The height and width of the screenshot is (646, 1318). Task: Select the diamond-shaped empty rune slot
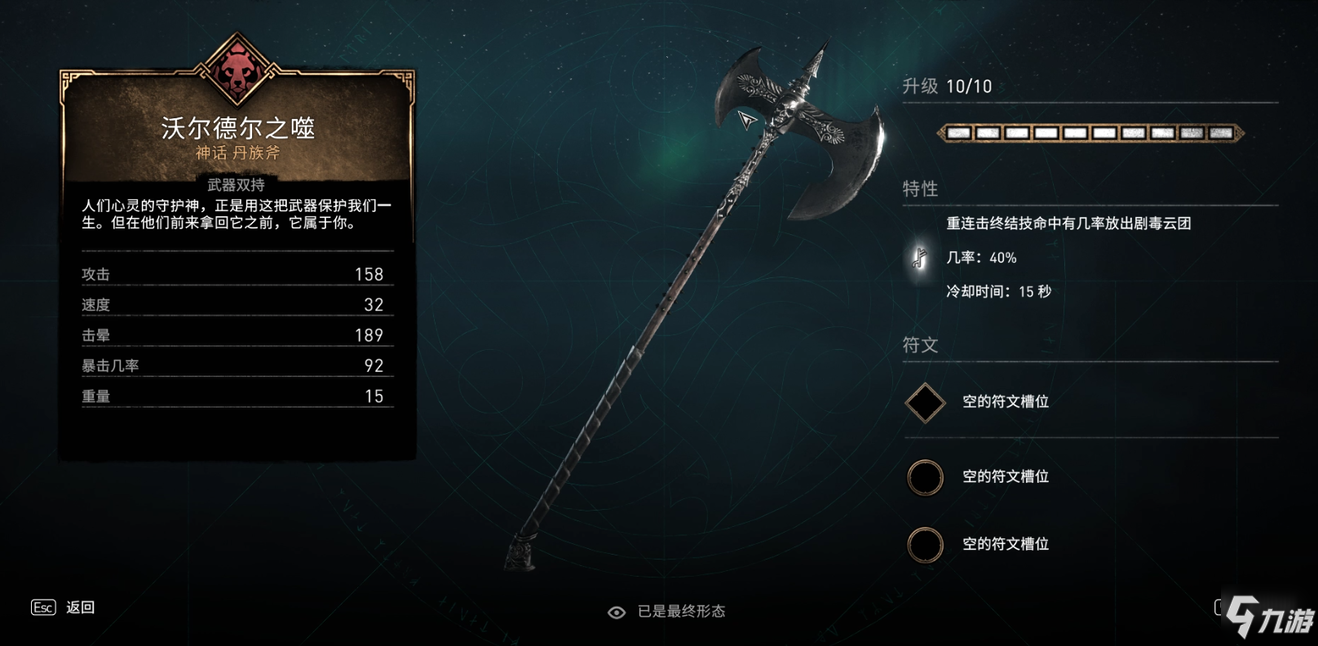(925, 403)
